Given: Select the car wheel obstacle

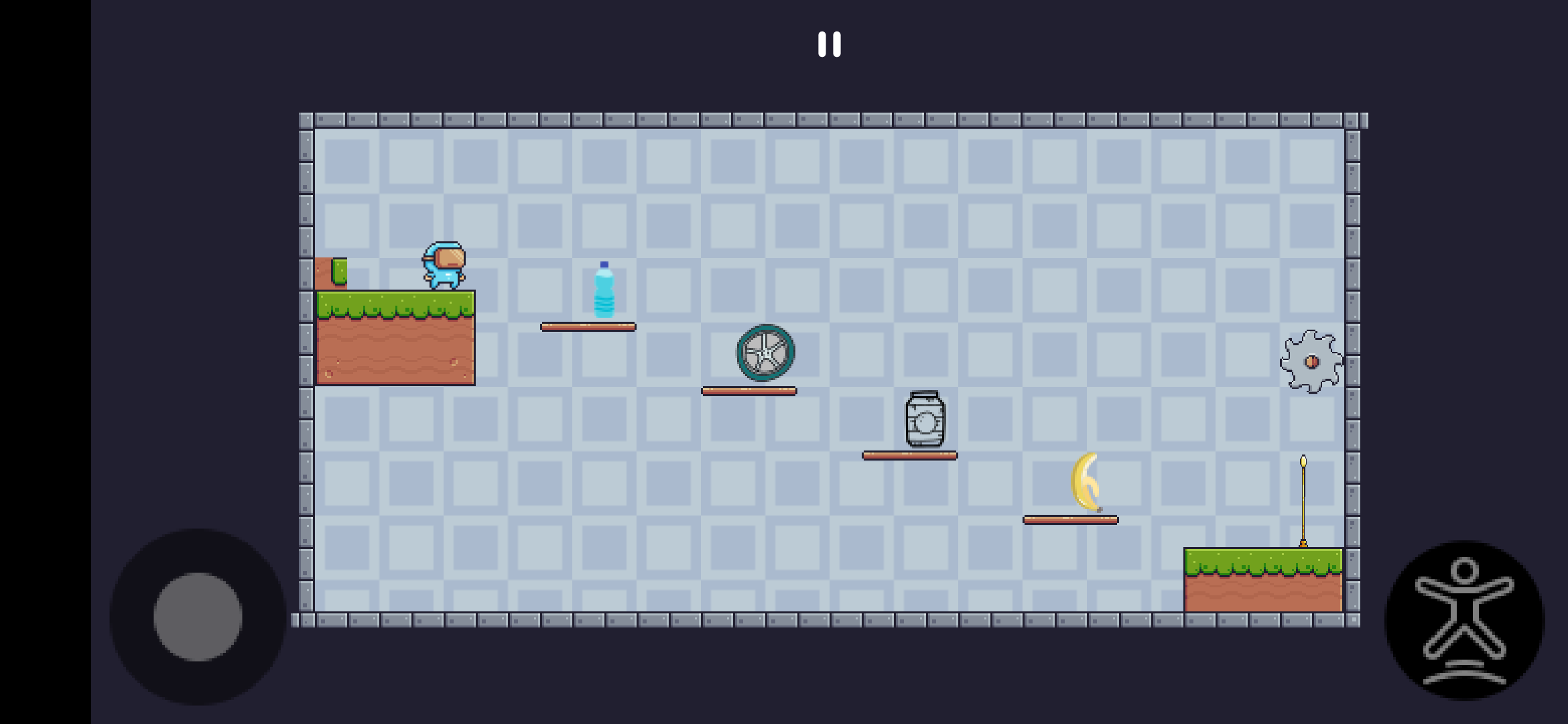Looking at the screenshot, I should (764, 353).
